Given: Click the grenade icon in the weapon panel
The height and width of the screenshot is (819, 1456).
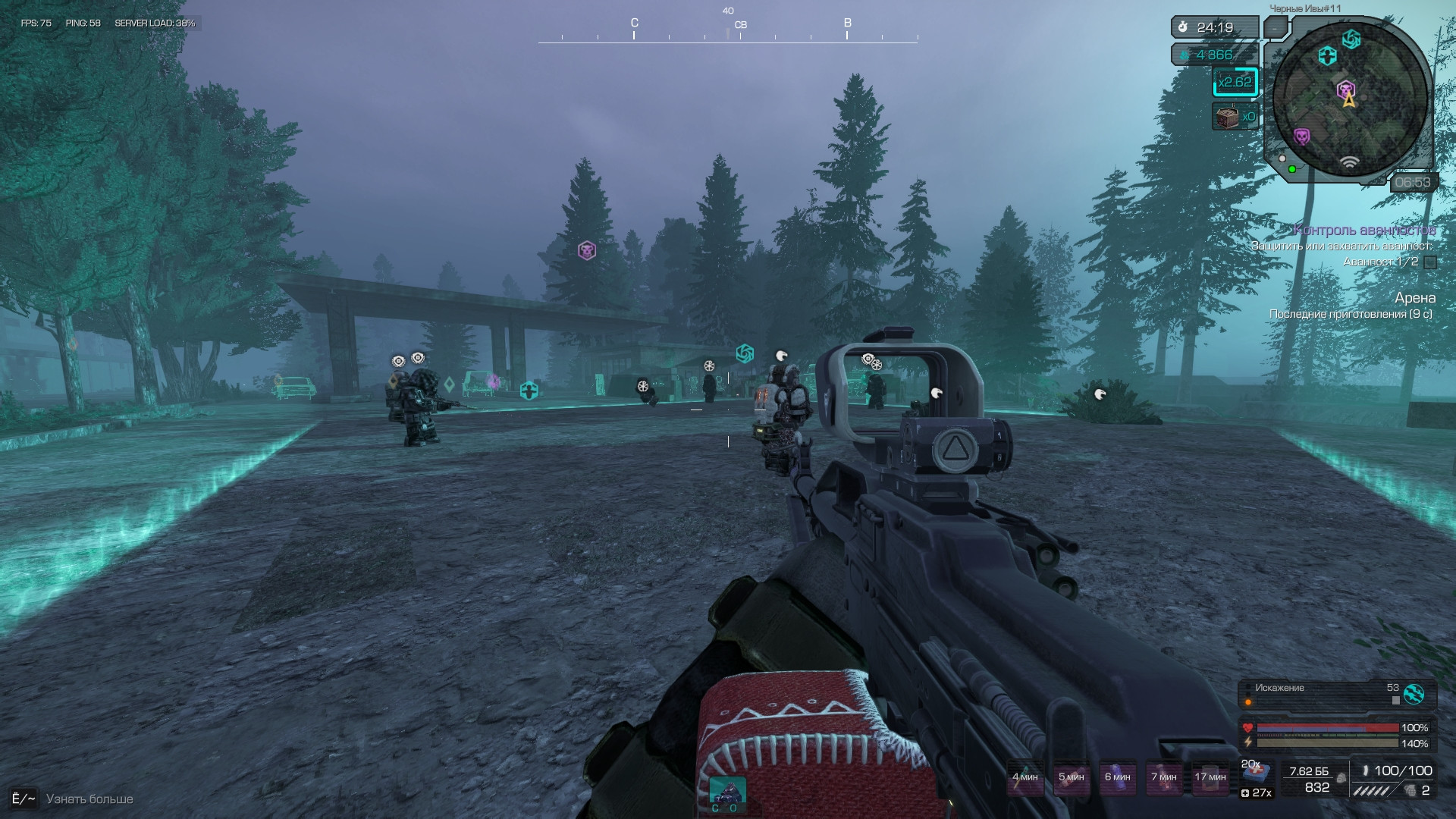Looking at the screenshot, I should (x=1410, y=791).
